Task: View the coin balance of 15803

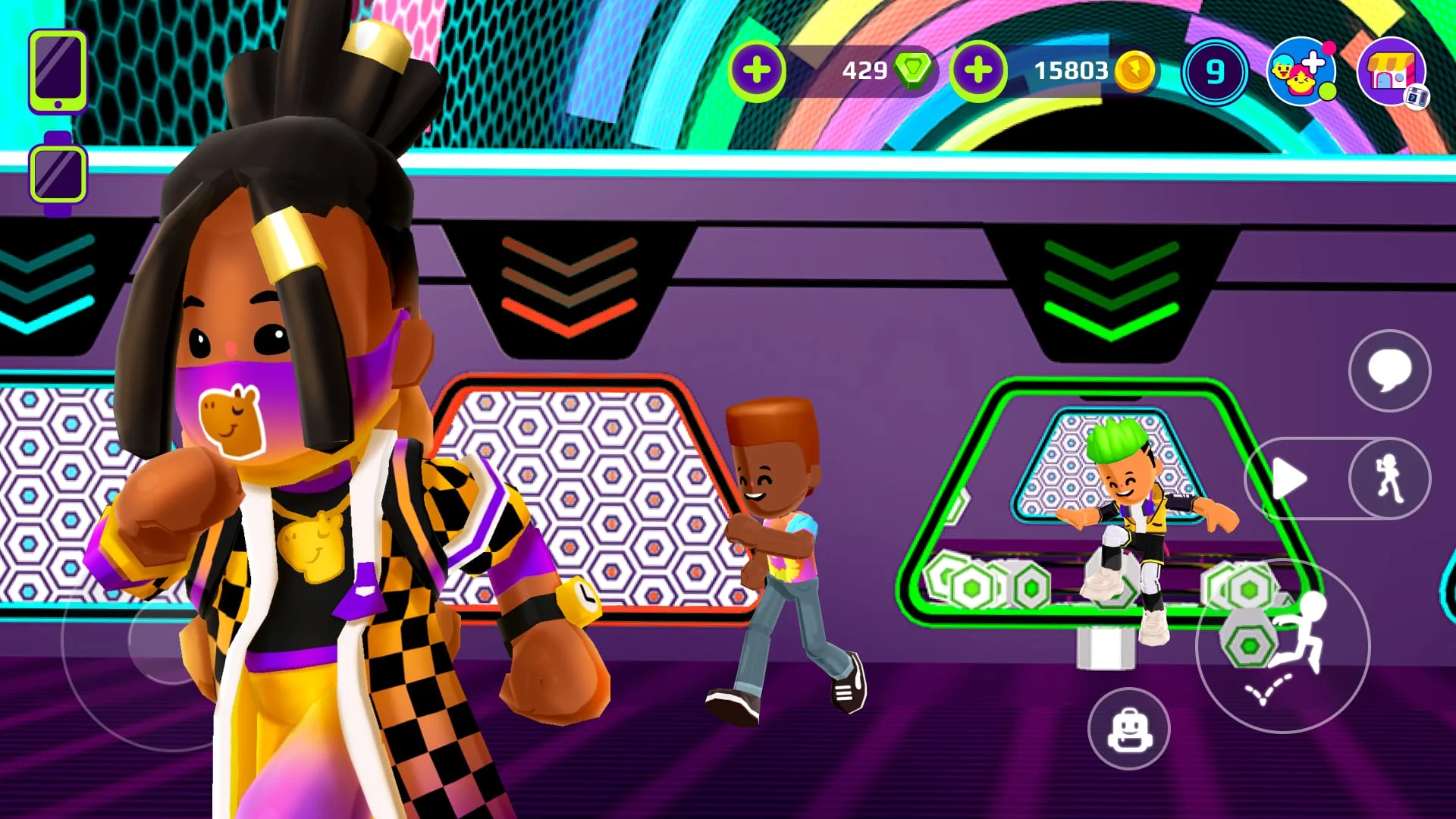Action: (x=1072, y=71)
